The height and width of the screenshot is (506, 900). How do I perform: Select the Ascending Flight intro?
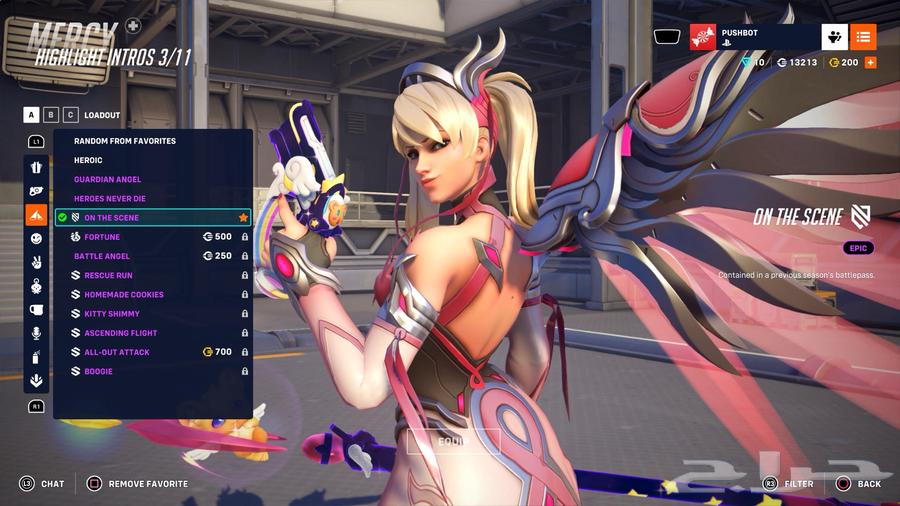121,333
